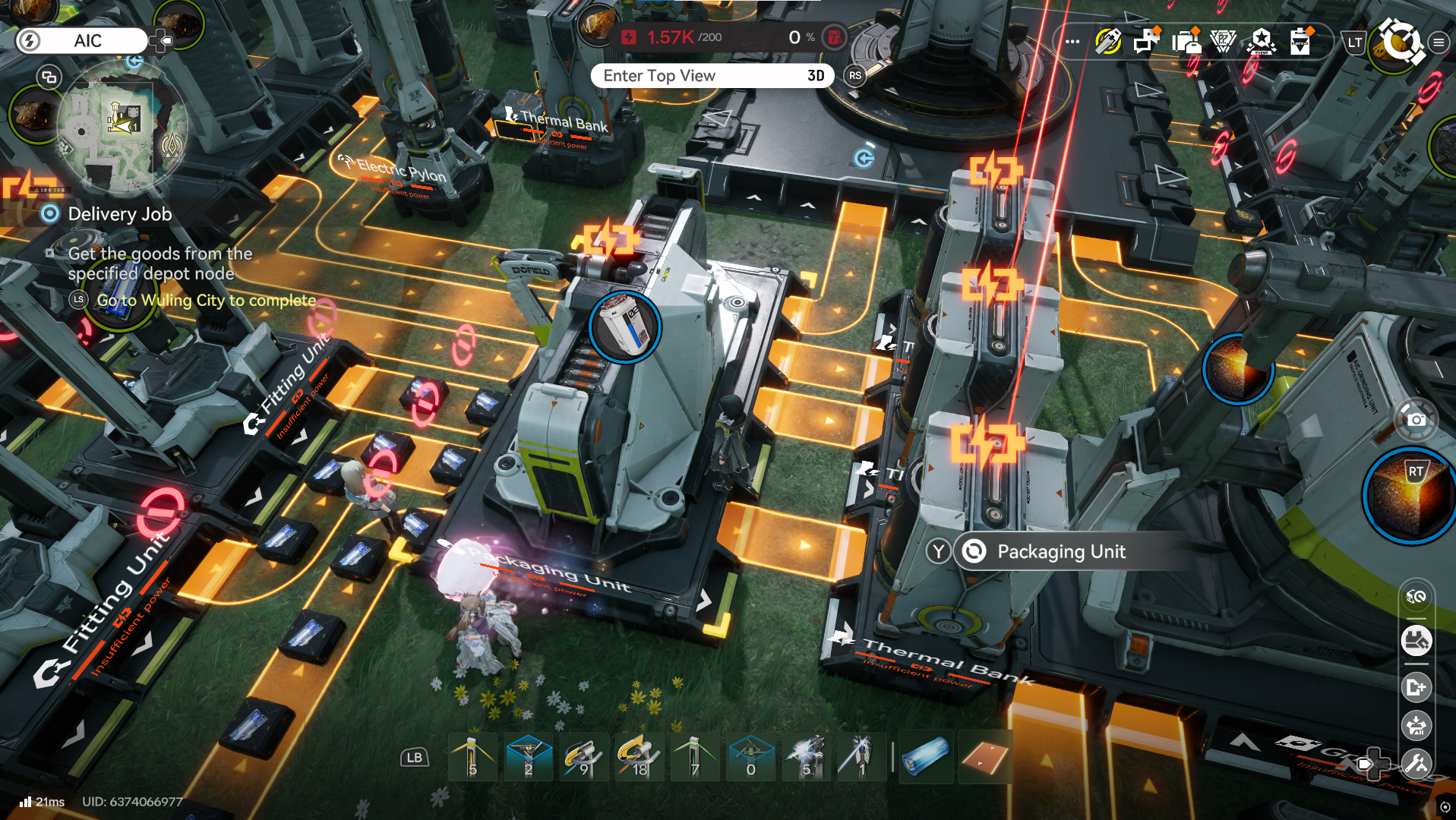Open the briefcase inventory icon
Viewport: 1456px width, 820px height.
coord(1185,42)
